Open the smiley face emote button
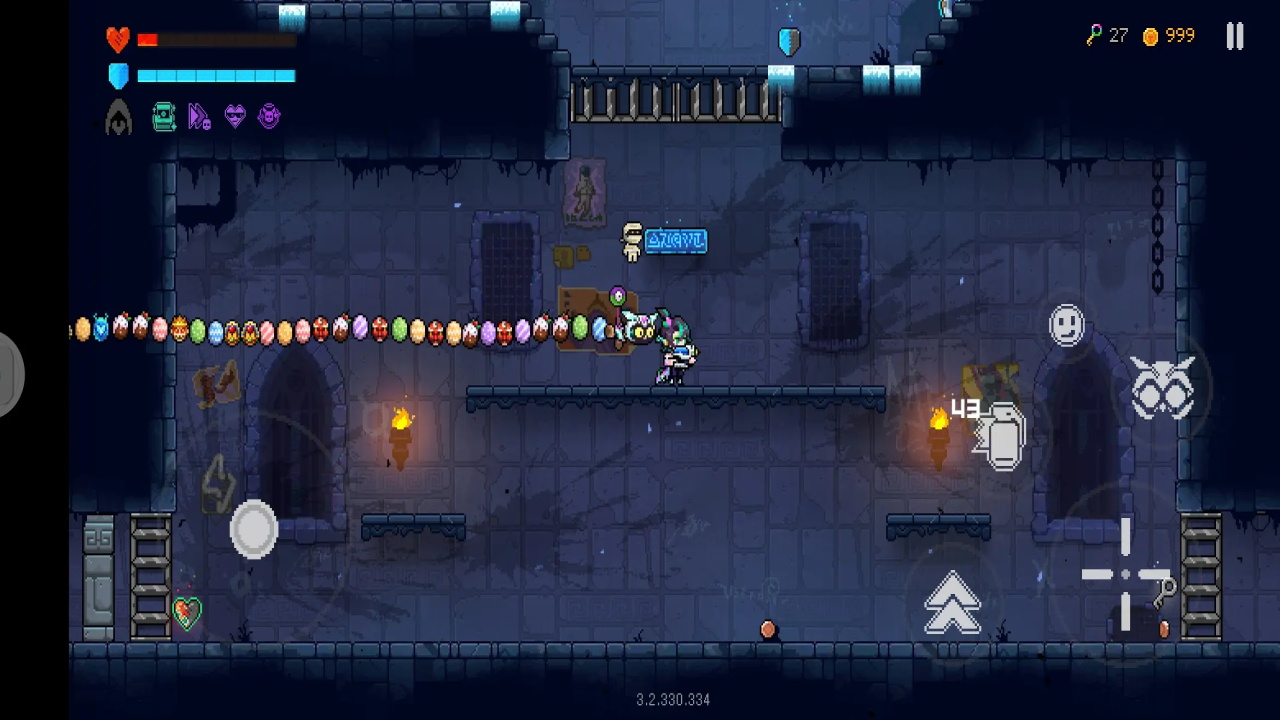1280x720 pixels. (x=1067, y=326)
